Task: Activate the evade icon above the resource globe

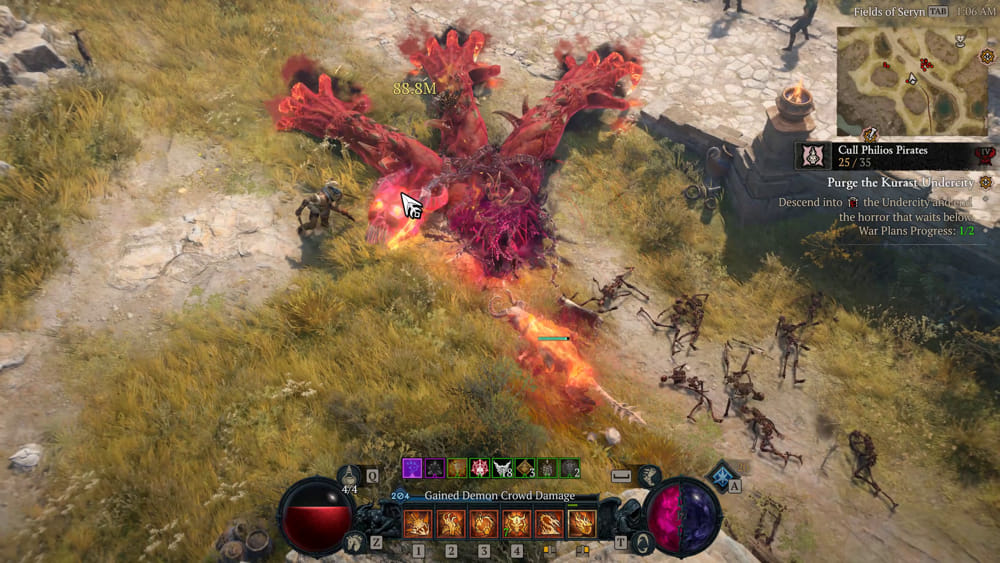Action: (651, 477)
